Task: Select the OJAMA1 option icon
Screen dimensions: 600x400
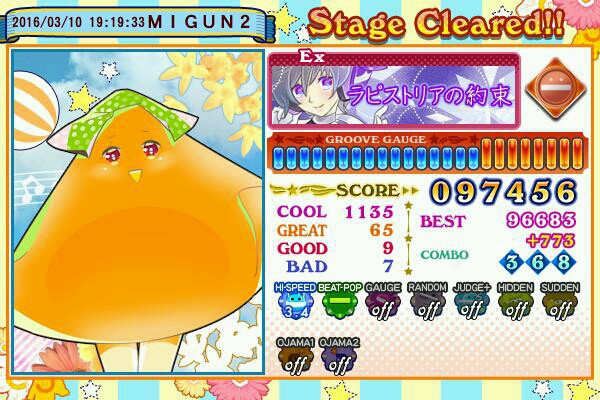Action: tap(294, 358)
